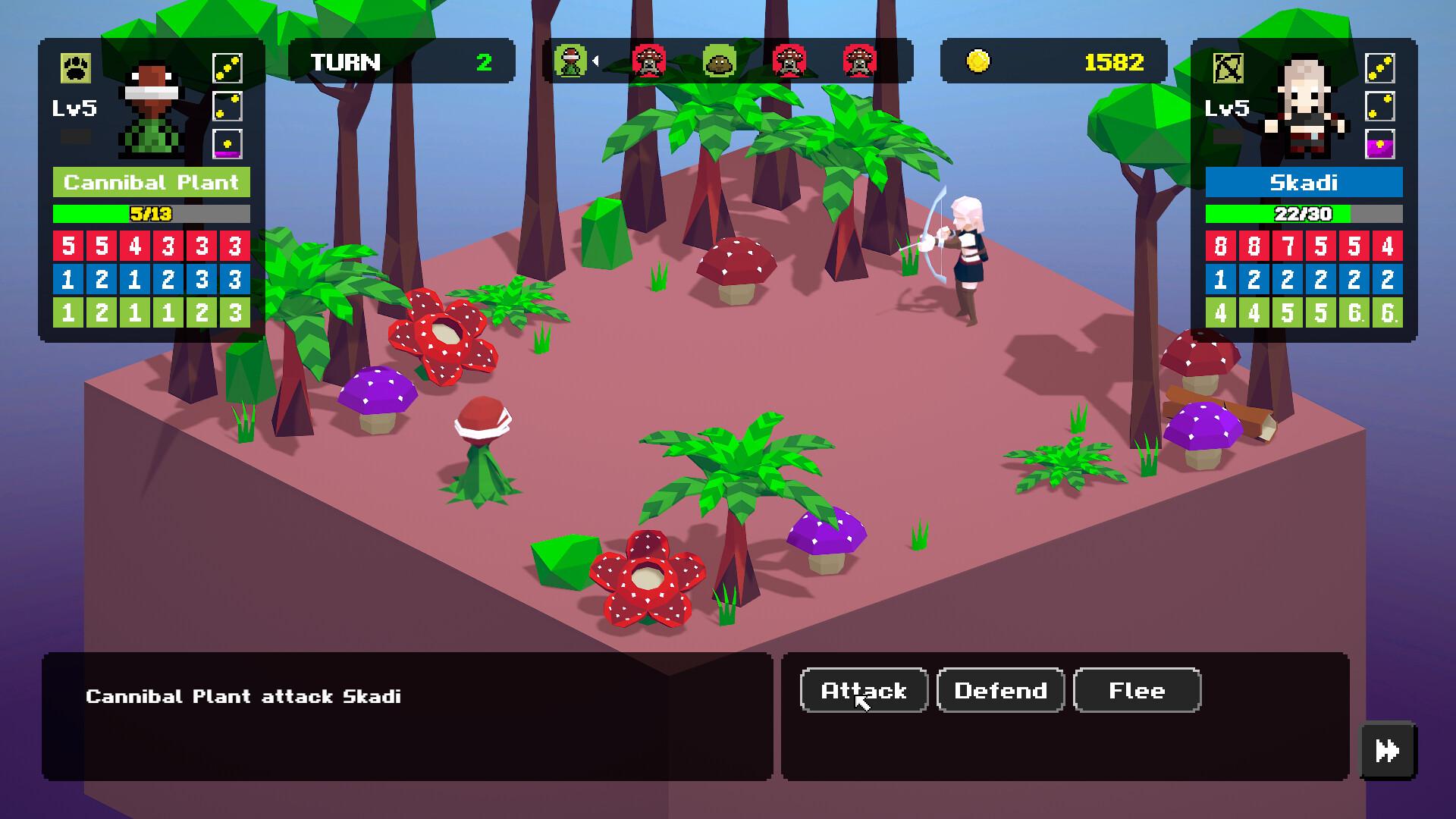The width and height of the screenshot is (1456, 819).
Task: Select the Defend action
Action: (x=1000, y=690)
